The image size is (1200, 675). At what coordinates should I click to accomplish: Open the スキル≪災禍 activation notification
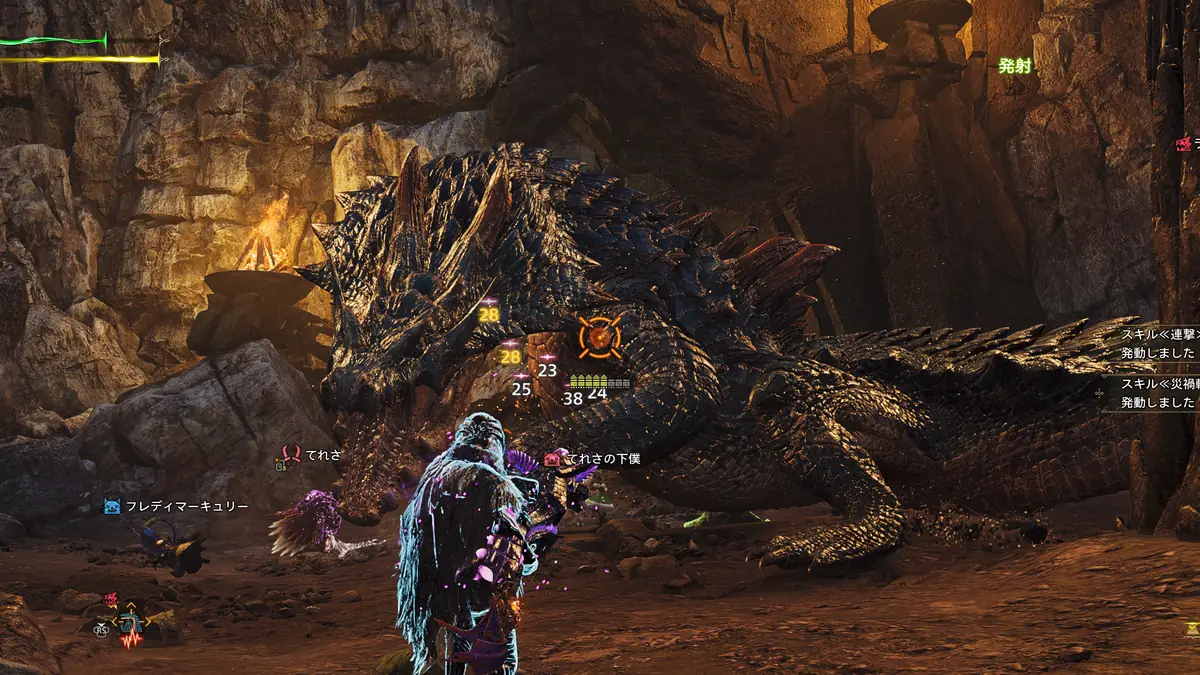tap(1157, 392)
